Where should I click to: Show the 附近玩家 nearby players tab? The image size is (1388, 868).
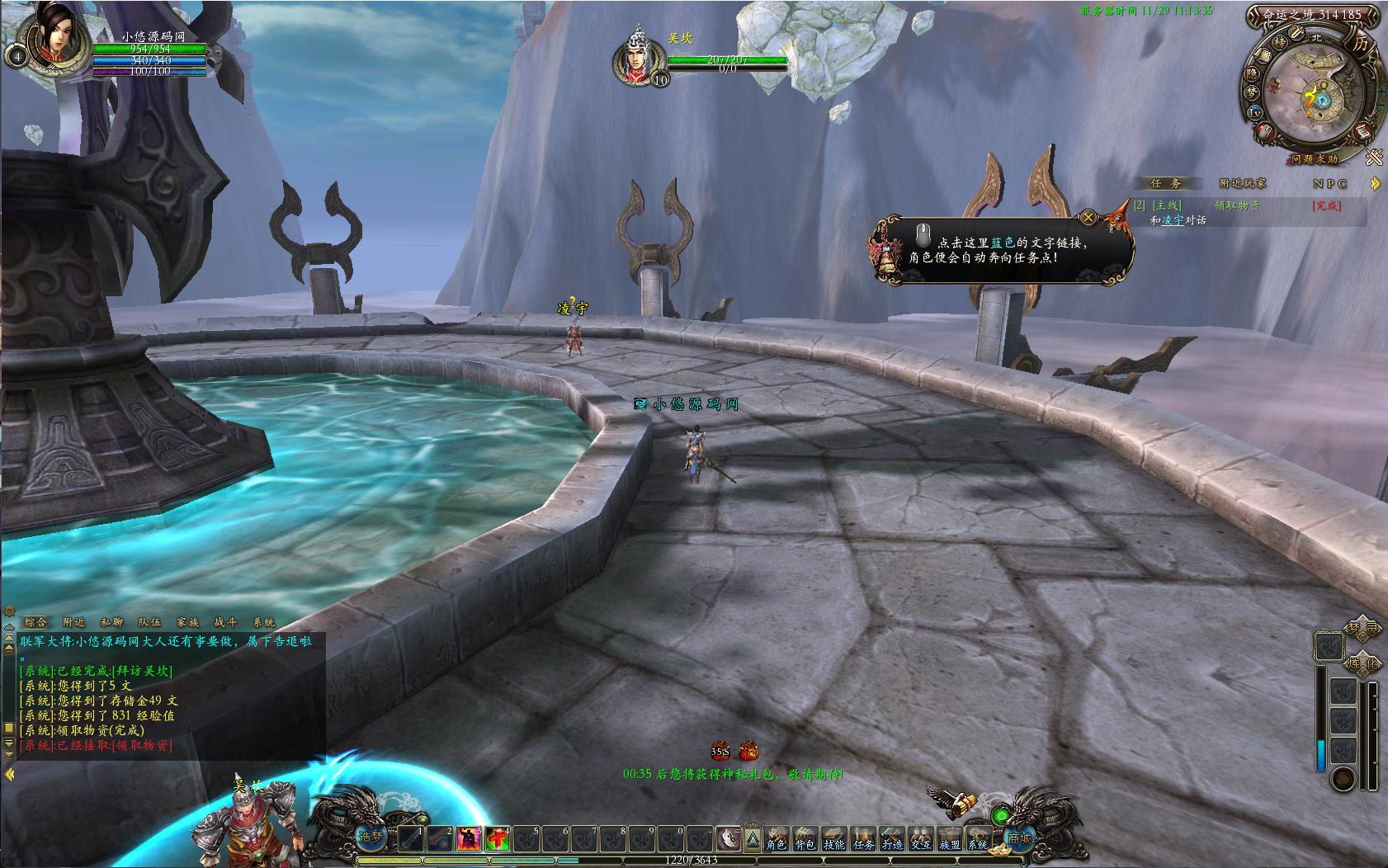(x=1242, y=183)
